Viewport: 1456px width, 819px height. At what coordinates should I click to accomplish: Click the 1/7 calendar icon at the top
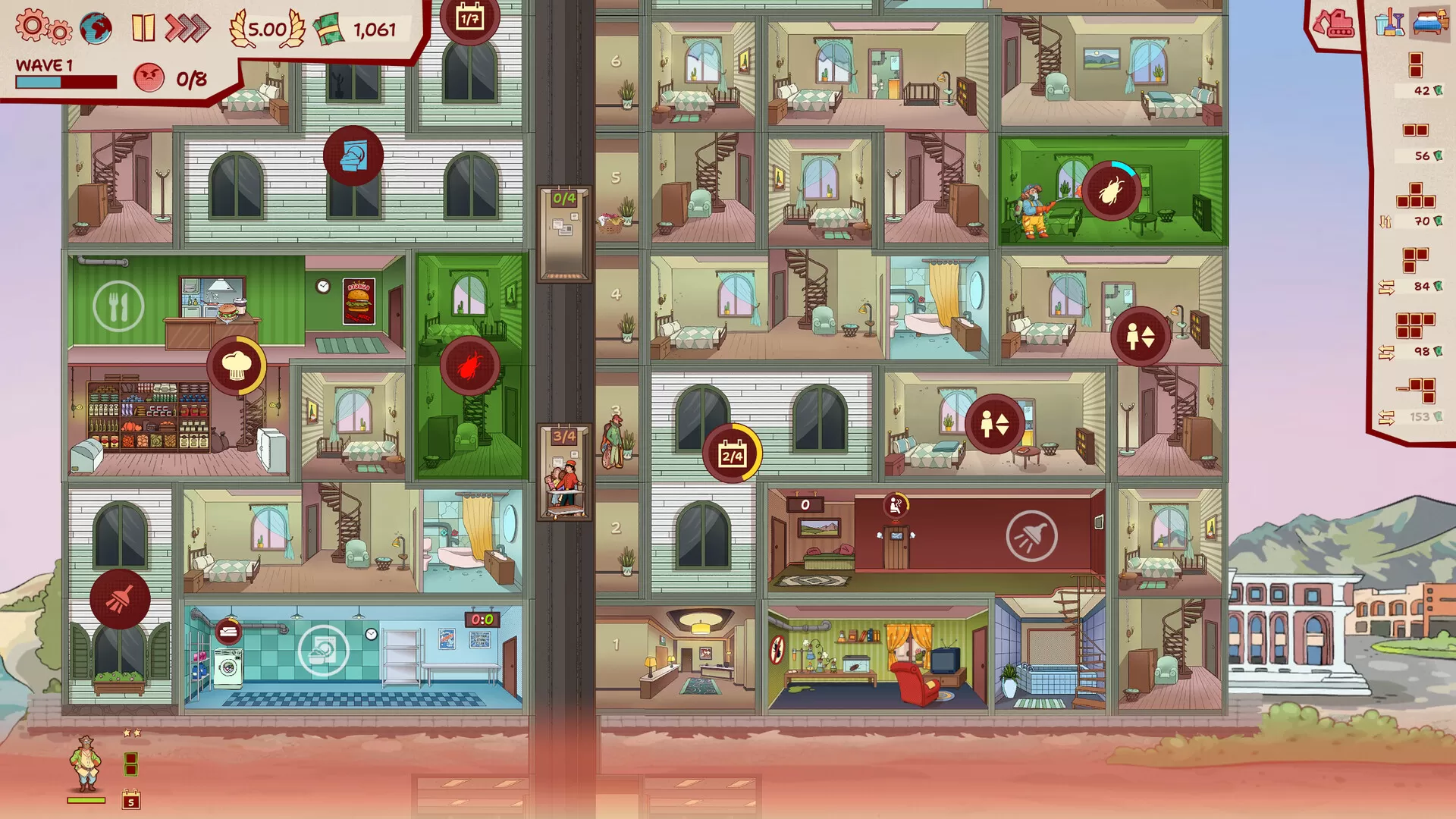point(471,22)
